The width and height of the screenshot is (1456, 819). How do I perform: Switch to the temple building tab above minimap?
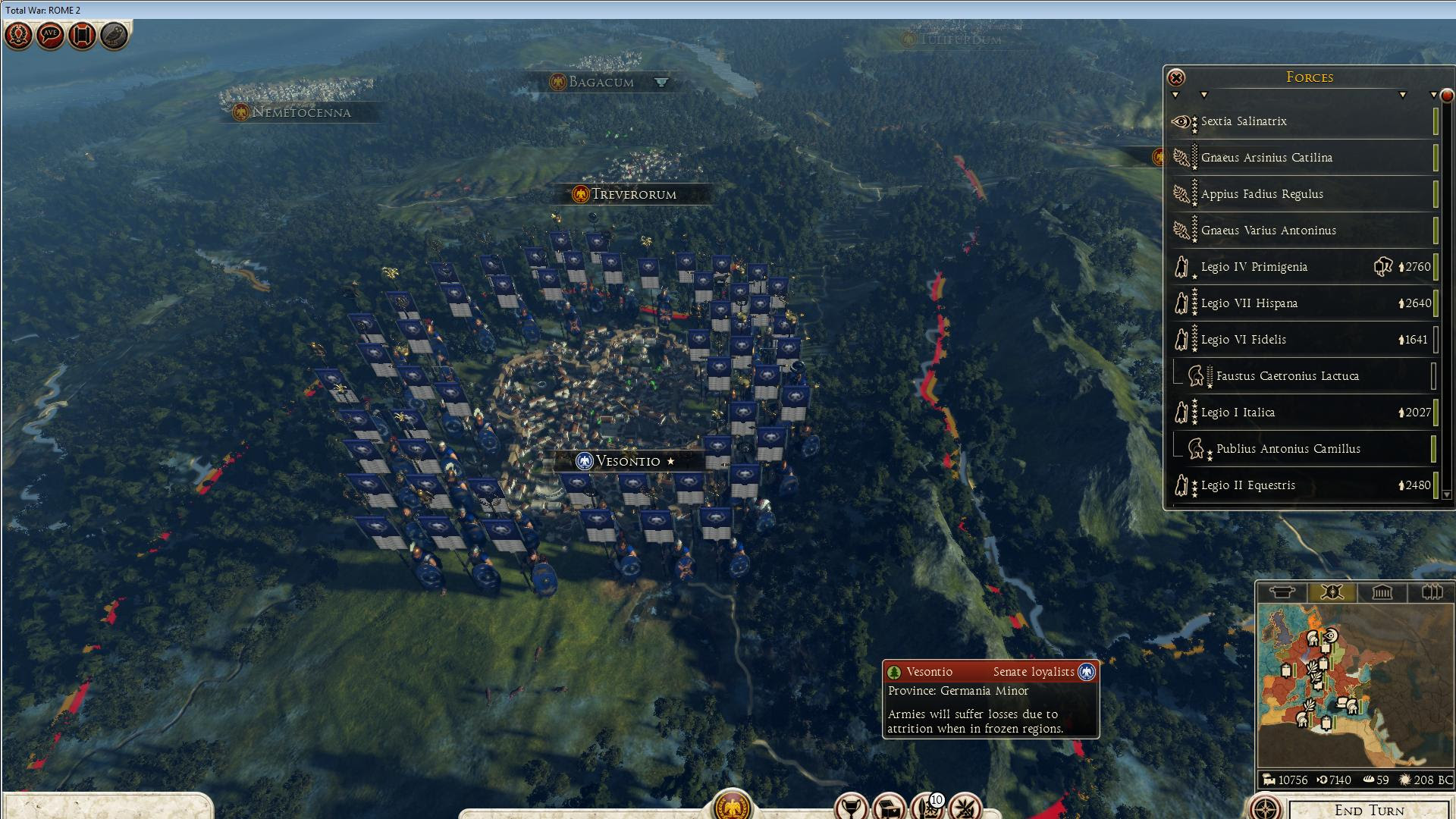1382,592
